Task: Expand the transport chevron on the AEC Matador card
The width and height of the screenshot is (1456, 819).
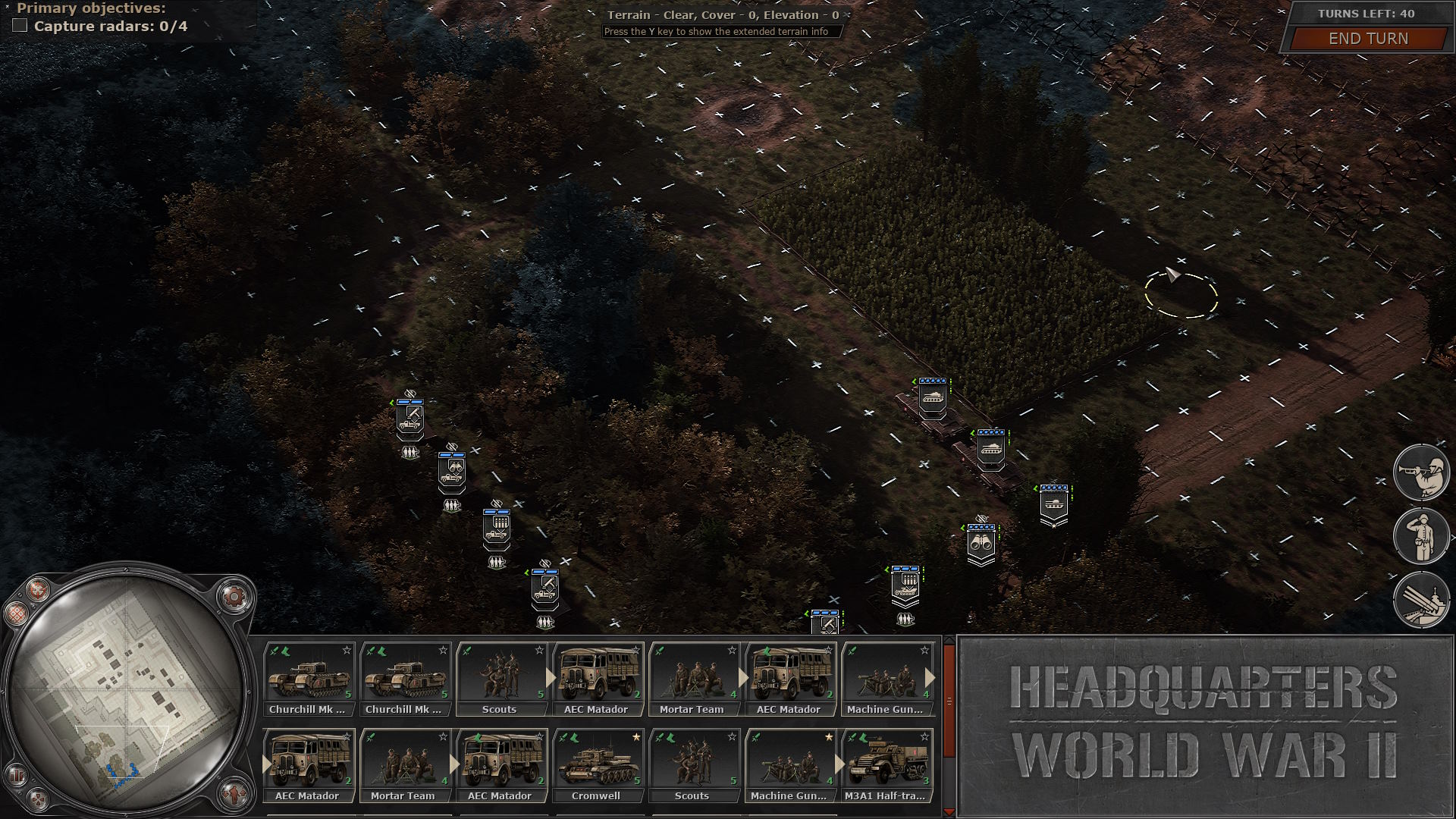Action: pyautogui.click(x=551, y=675)
